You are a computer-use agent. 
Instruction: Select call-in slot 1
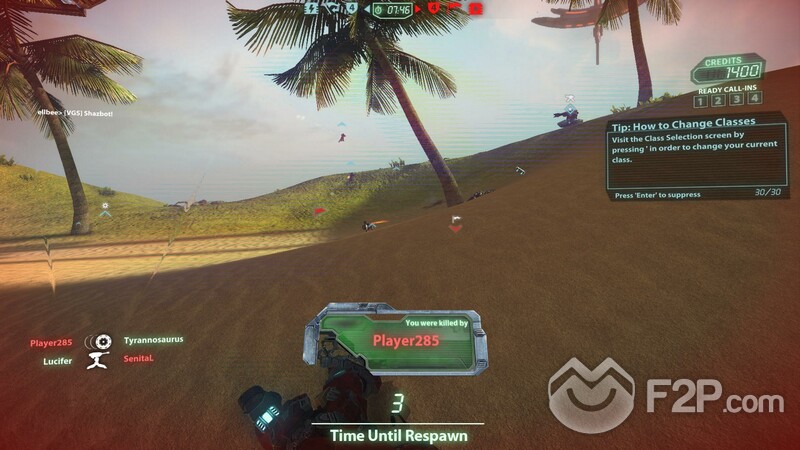coord(701,100)
